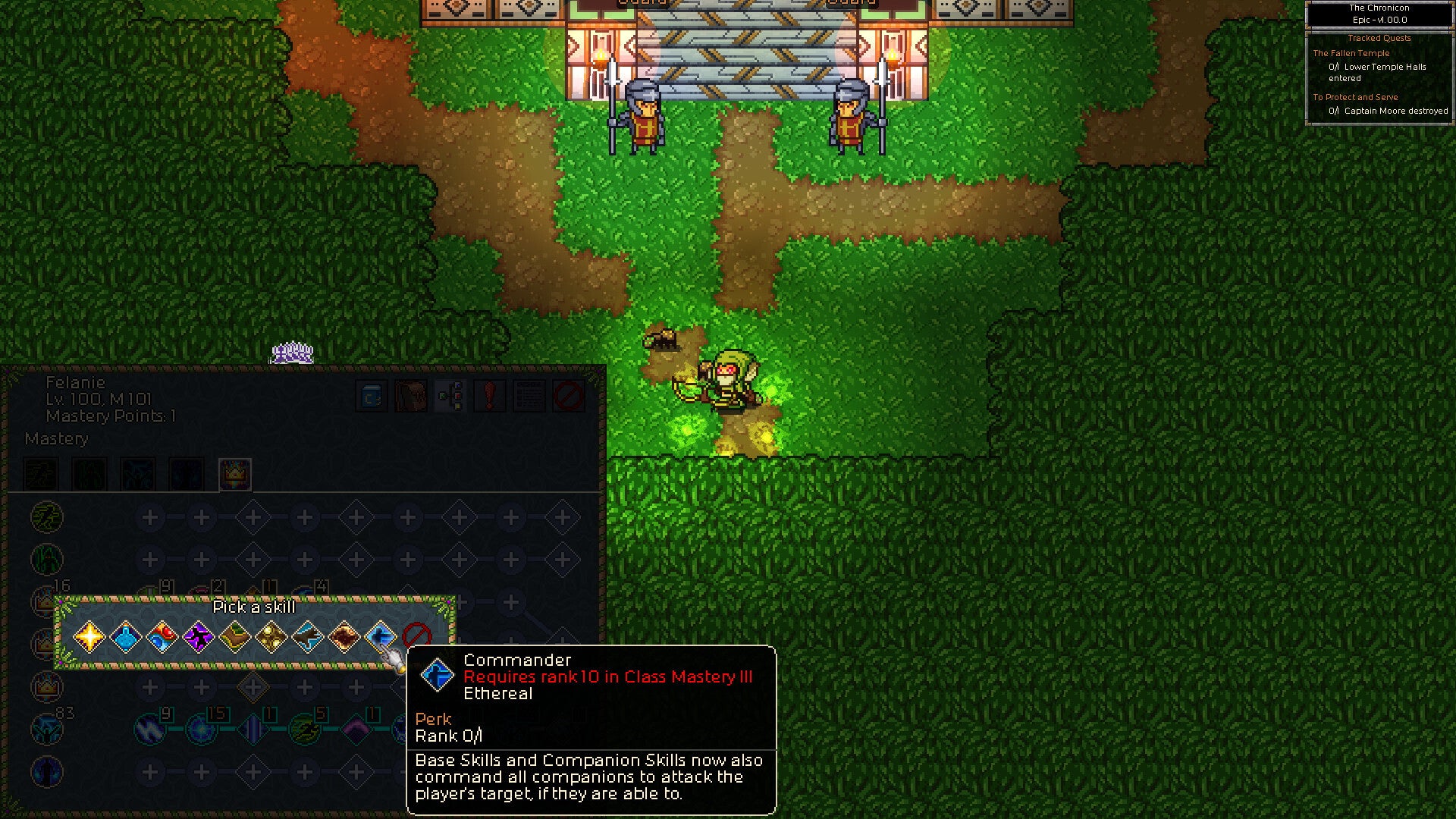Choose the dark brown and gold skill

coord(344,637)
